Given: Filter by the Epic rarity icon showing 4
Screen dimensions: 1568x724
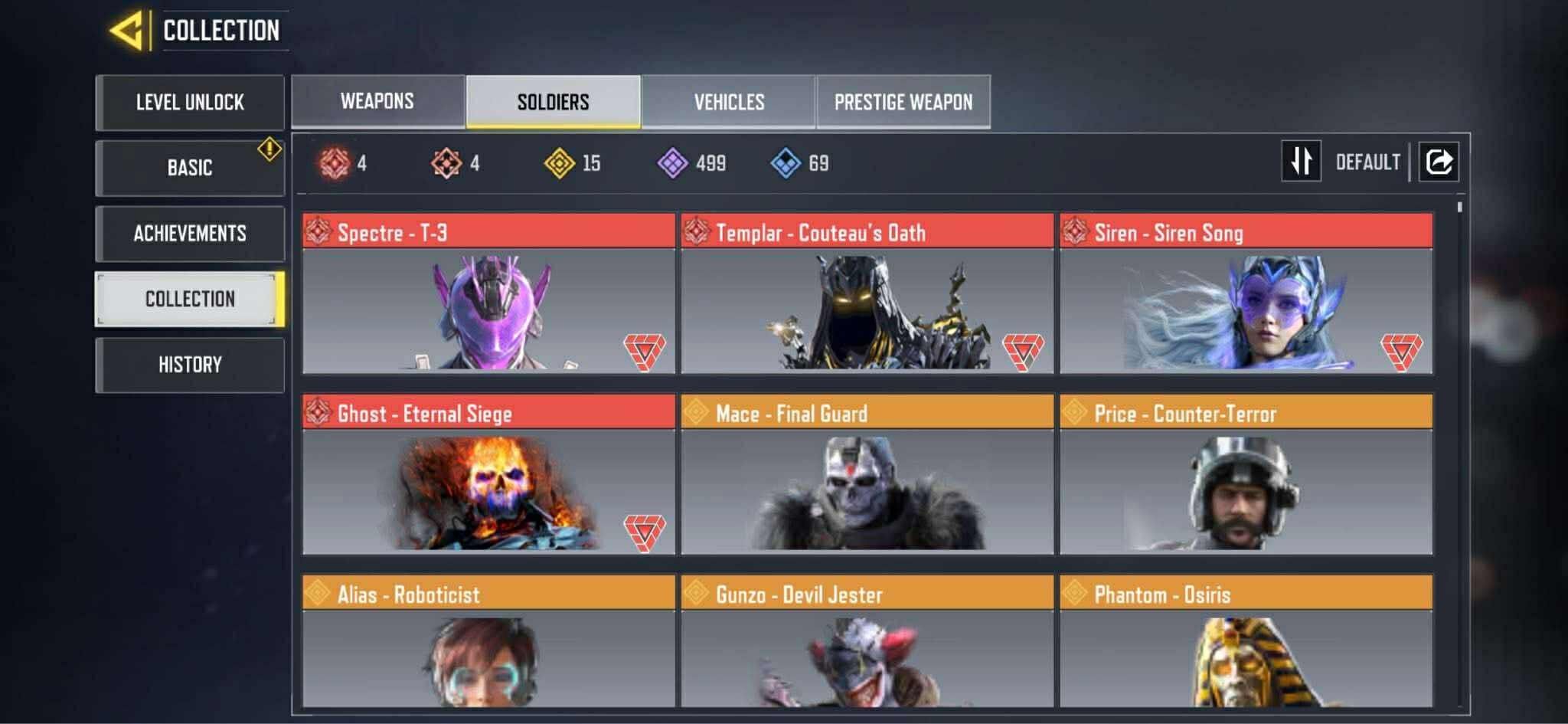Looking at the screenshot, I should tap(446, 162).
